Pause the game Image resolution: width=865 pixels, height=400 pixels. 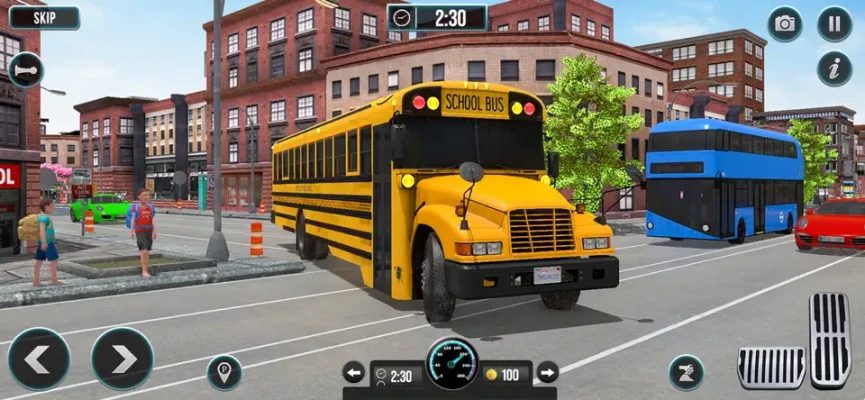(x=834, y=24)
